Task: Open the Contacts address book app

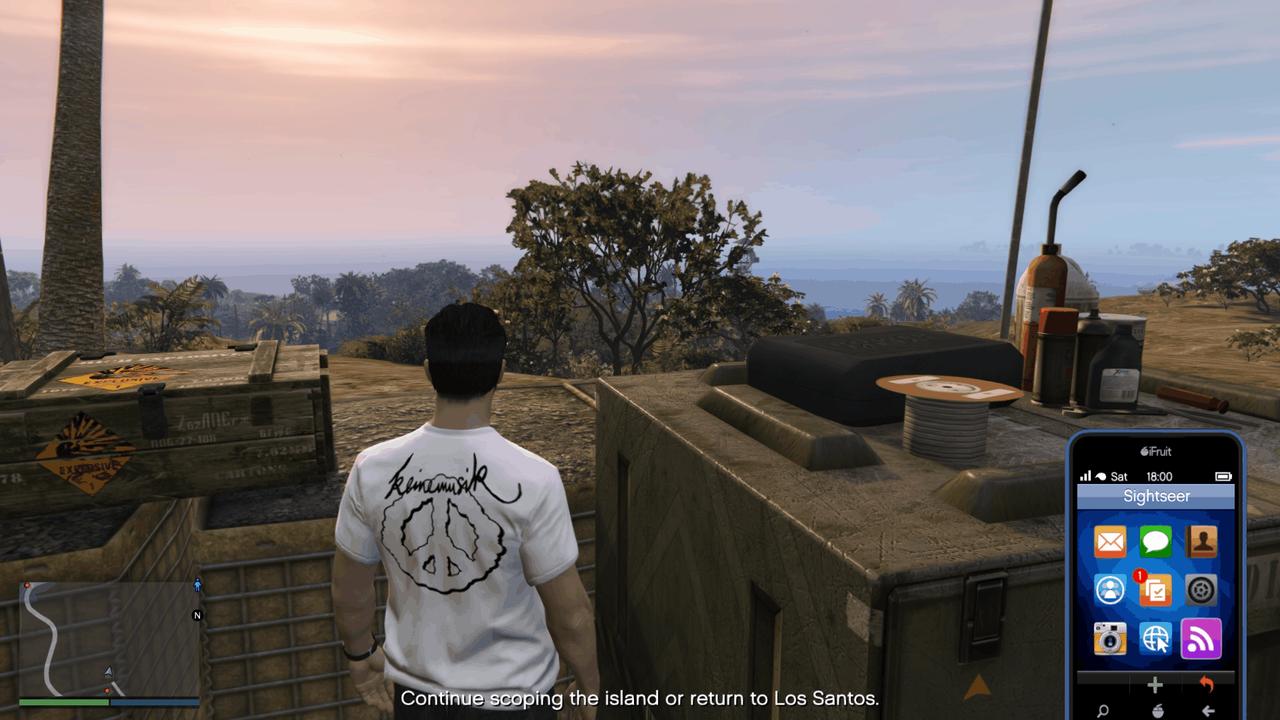Action: point(1201,541)
